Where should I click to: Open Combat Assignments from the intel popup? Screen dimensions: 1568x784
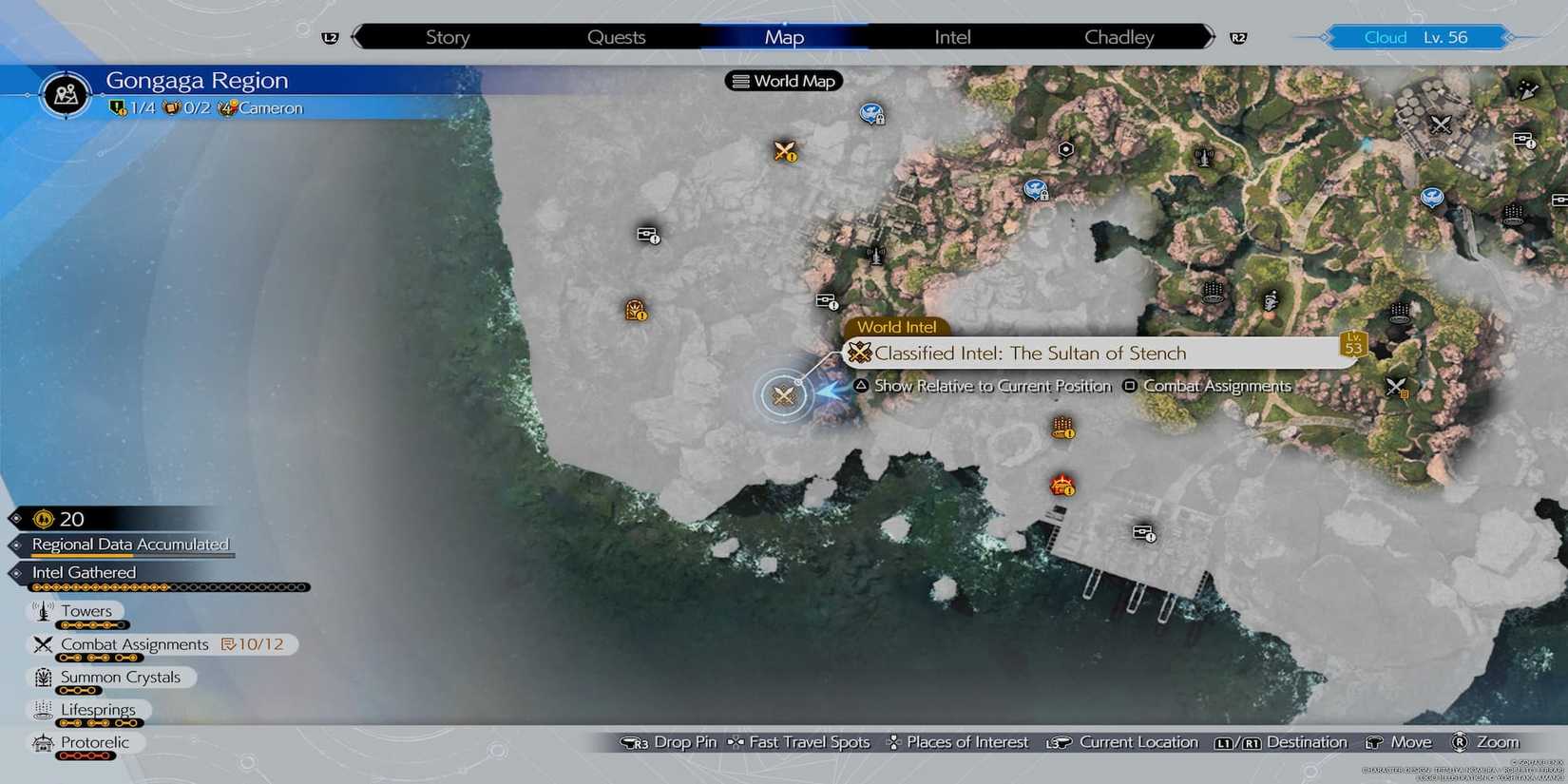pos(1217,386)
